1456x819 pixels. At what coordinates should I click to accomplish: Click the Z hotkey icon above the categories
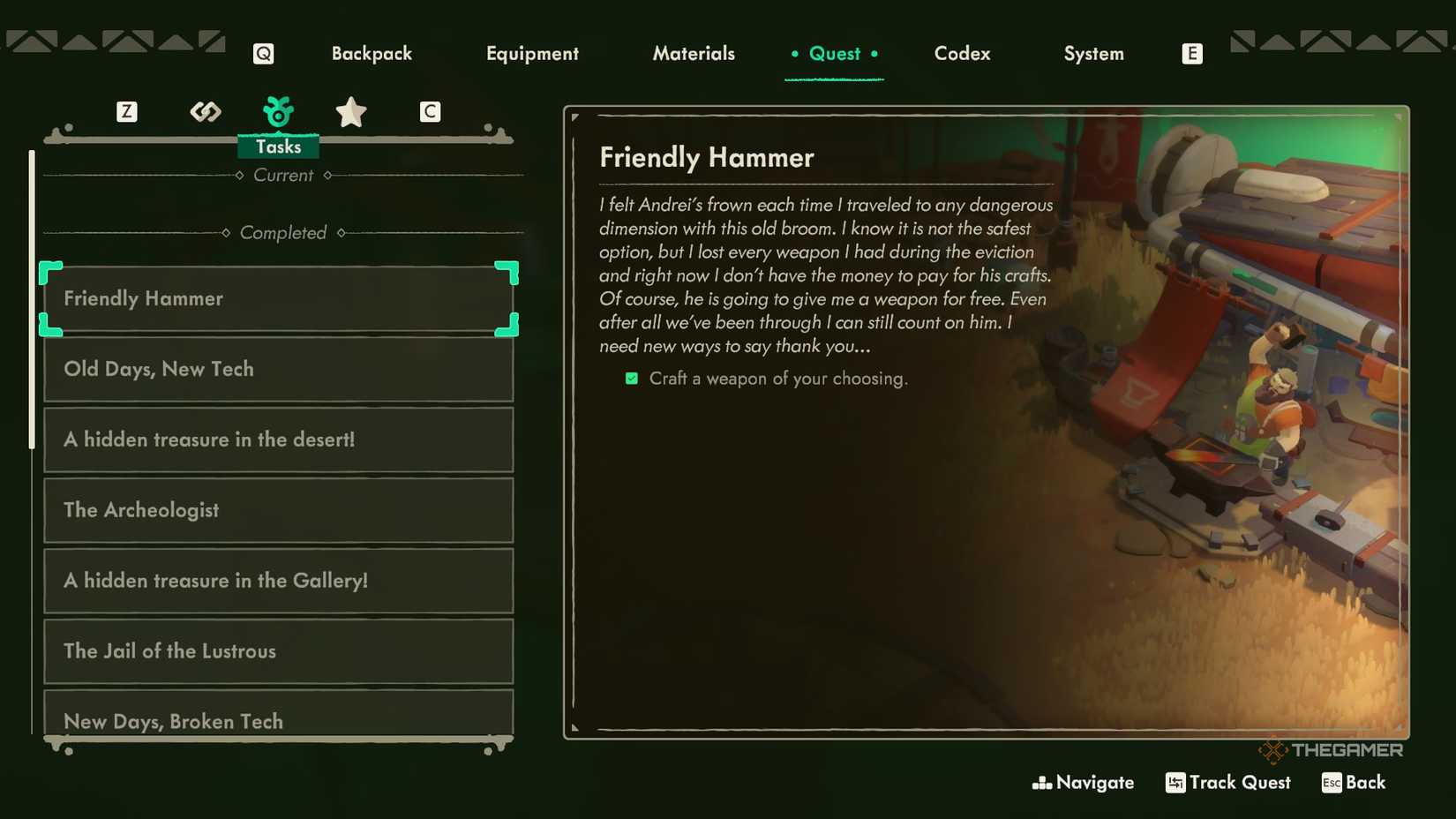(127, 112)
